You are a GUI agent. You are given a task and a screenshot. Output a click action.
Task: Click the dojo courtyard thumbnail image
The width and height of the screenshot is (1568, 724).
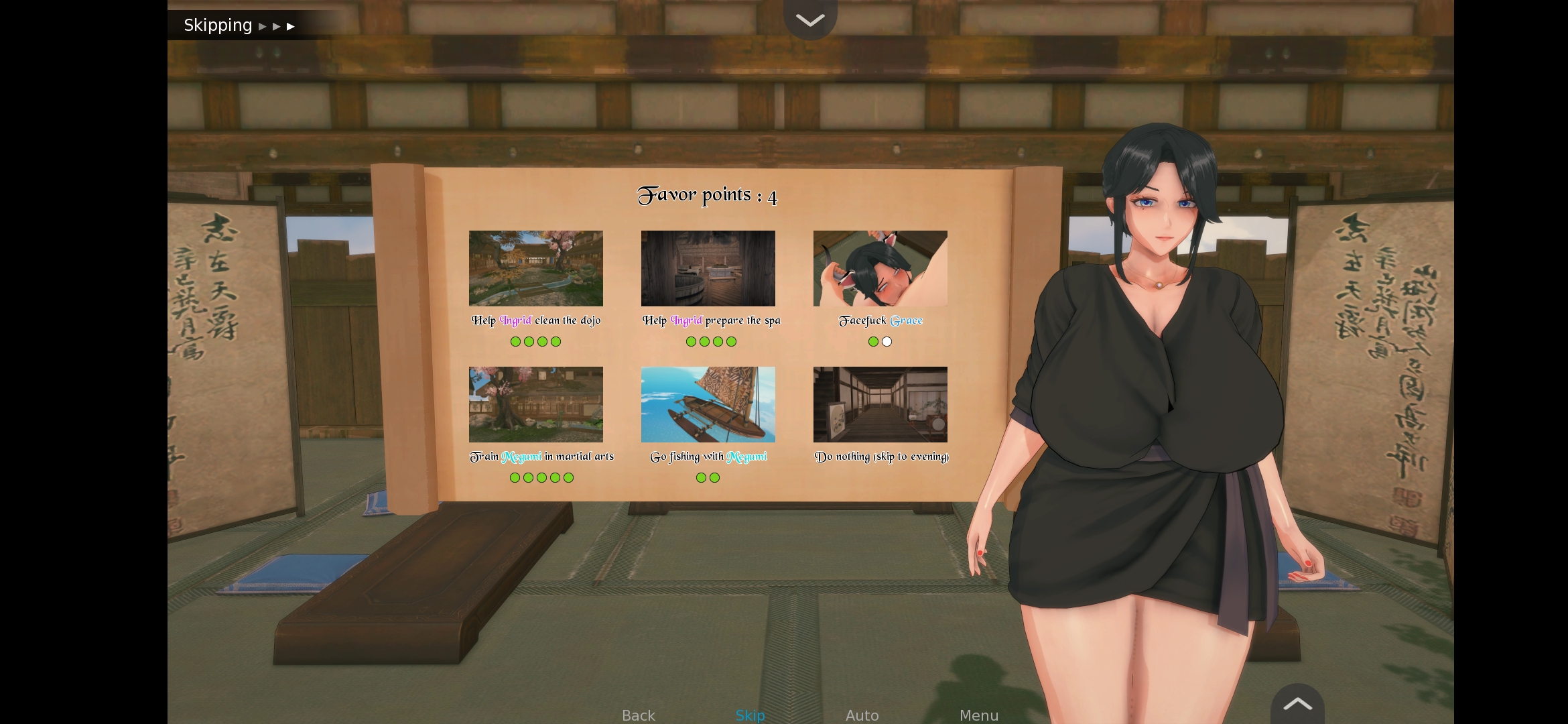point(535,268)
